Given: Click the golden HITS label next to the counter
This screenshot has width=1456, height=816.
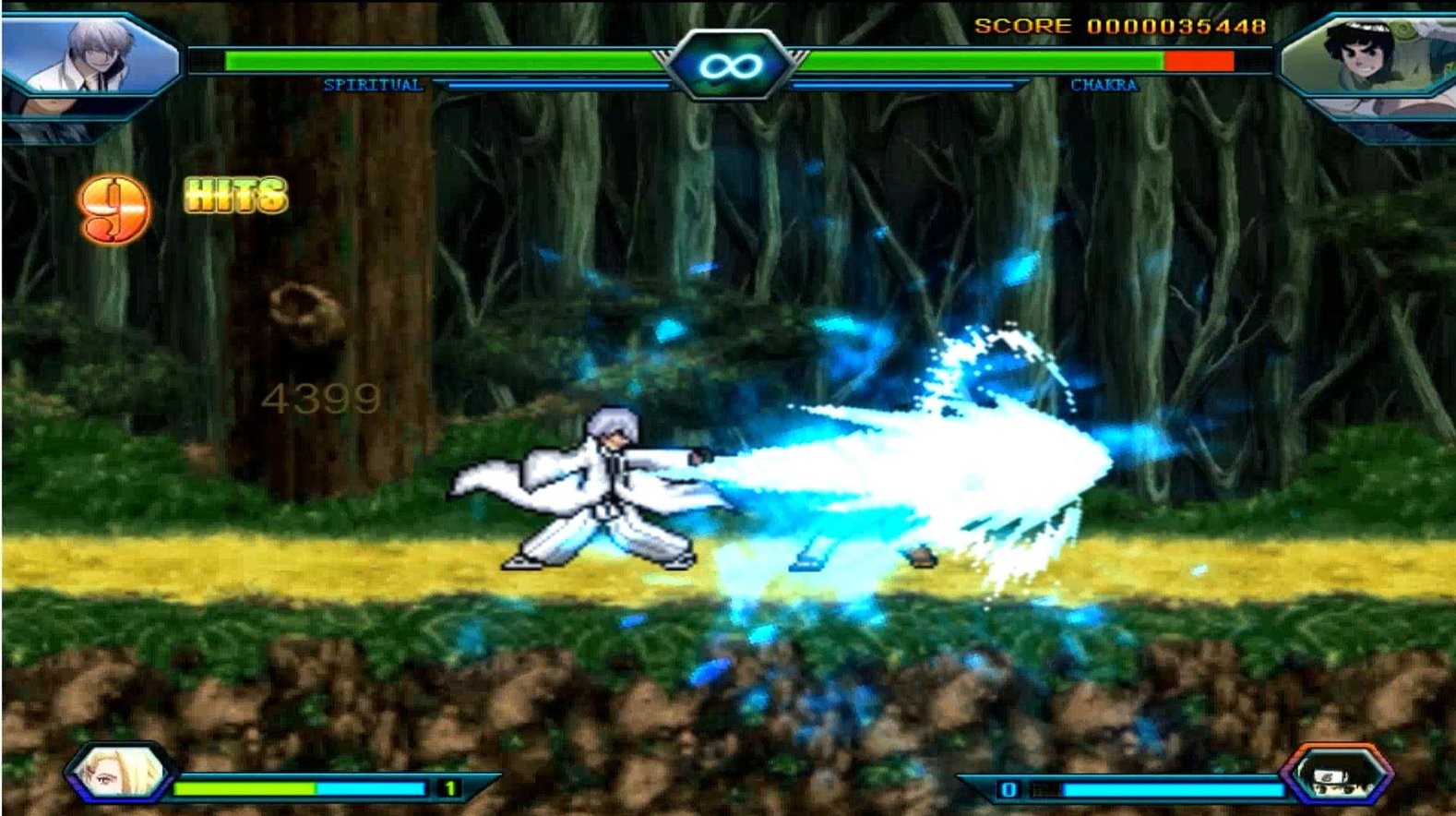Looking at the screenshot, I should pyautogui.click(x=233, y=194).
